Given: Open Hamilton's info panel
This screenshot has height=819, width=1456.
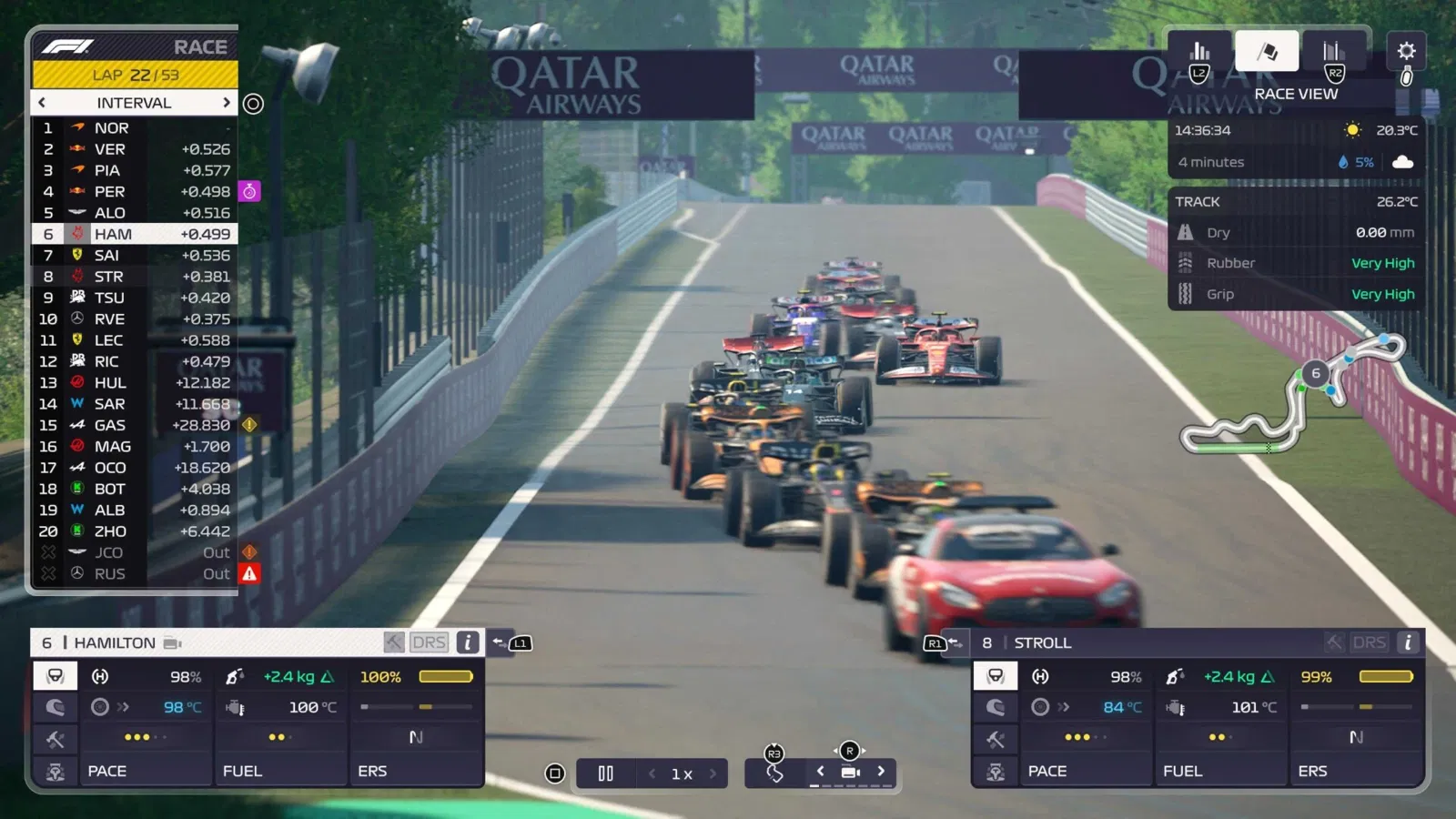Looking at the screenshot, I should tap(468, 642).
